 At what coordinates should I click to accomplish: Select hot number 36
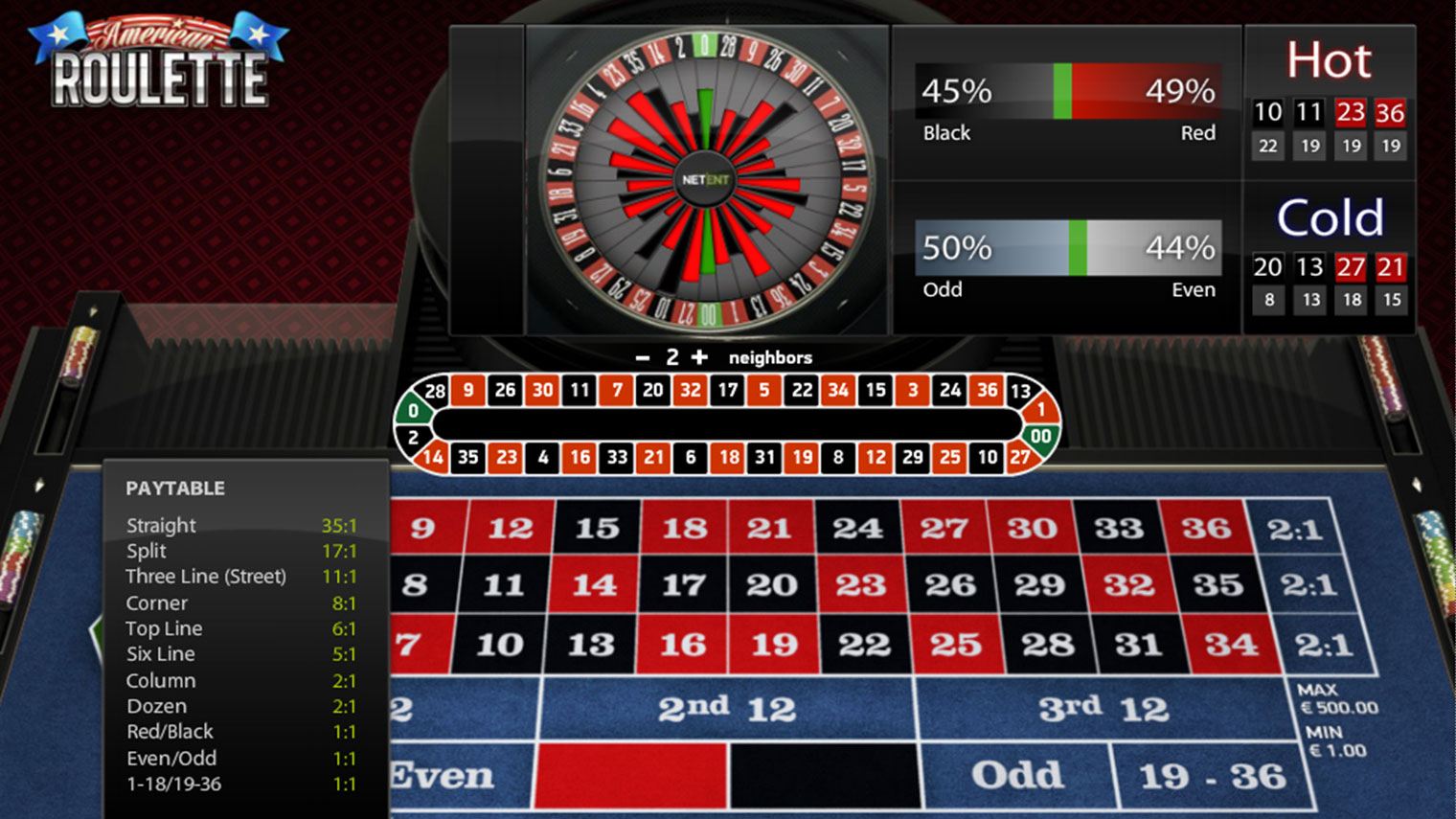(x=1390, y=112)
